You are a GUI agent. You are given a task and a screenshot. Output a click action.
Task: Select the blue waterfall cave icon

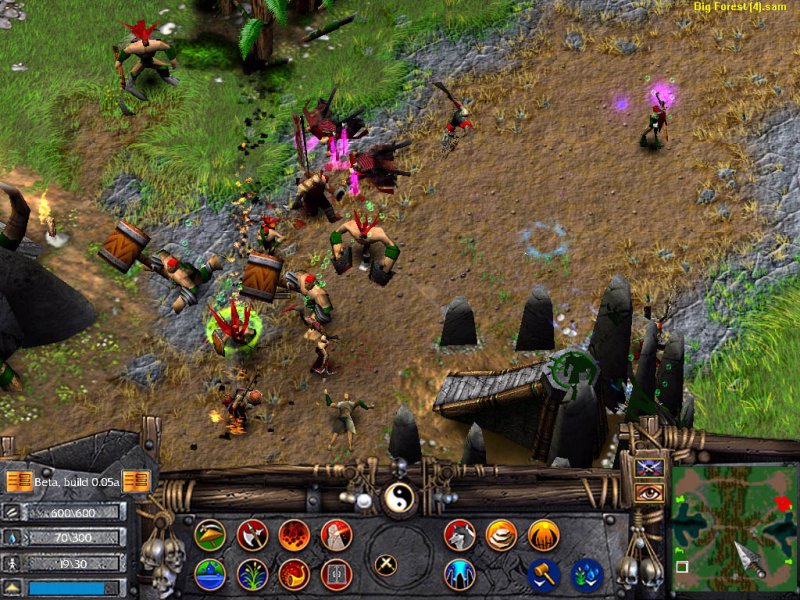pyautogui.click(x=460, y=574)
